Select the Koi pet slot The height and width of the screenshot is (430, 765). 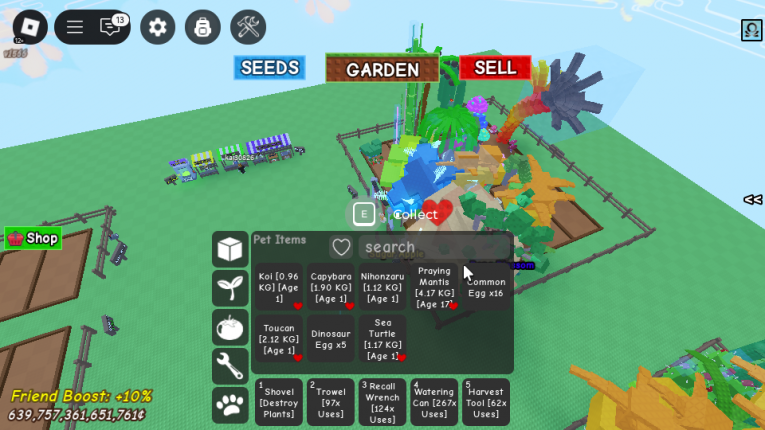279,287
